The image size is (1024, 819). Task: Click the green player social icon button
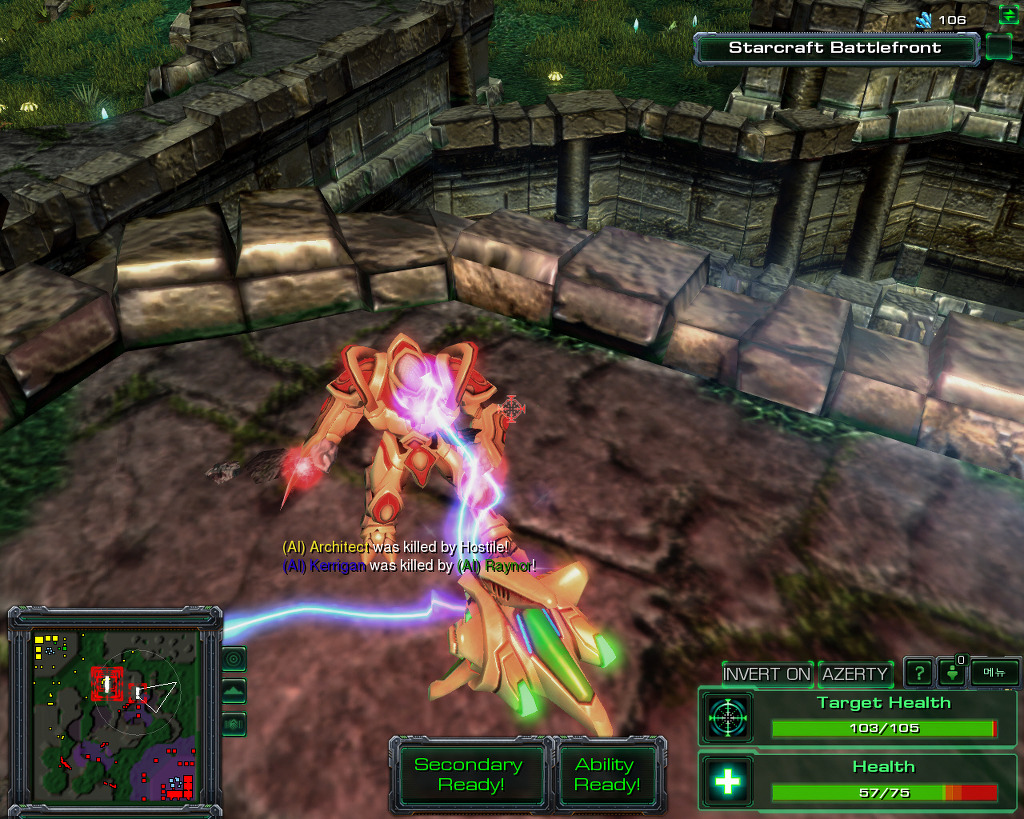951,673
